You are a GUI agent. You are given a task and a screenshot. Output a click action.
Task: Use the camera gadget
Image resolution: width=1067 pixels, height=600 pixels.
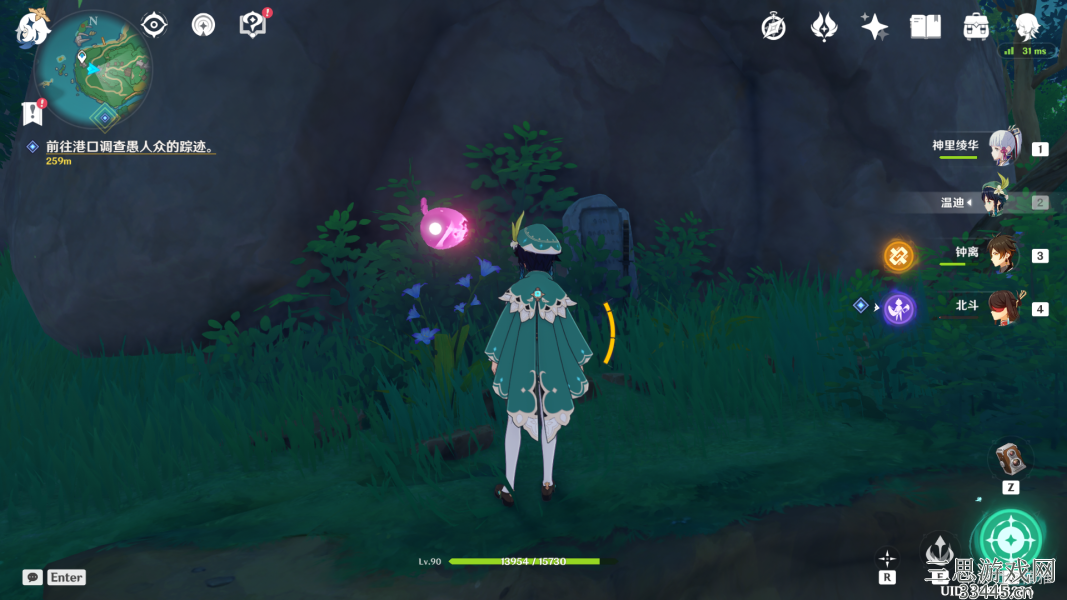(x=1010, y=460)
